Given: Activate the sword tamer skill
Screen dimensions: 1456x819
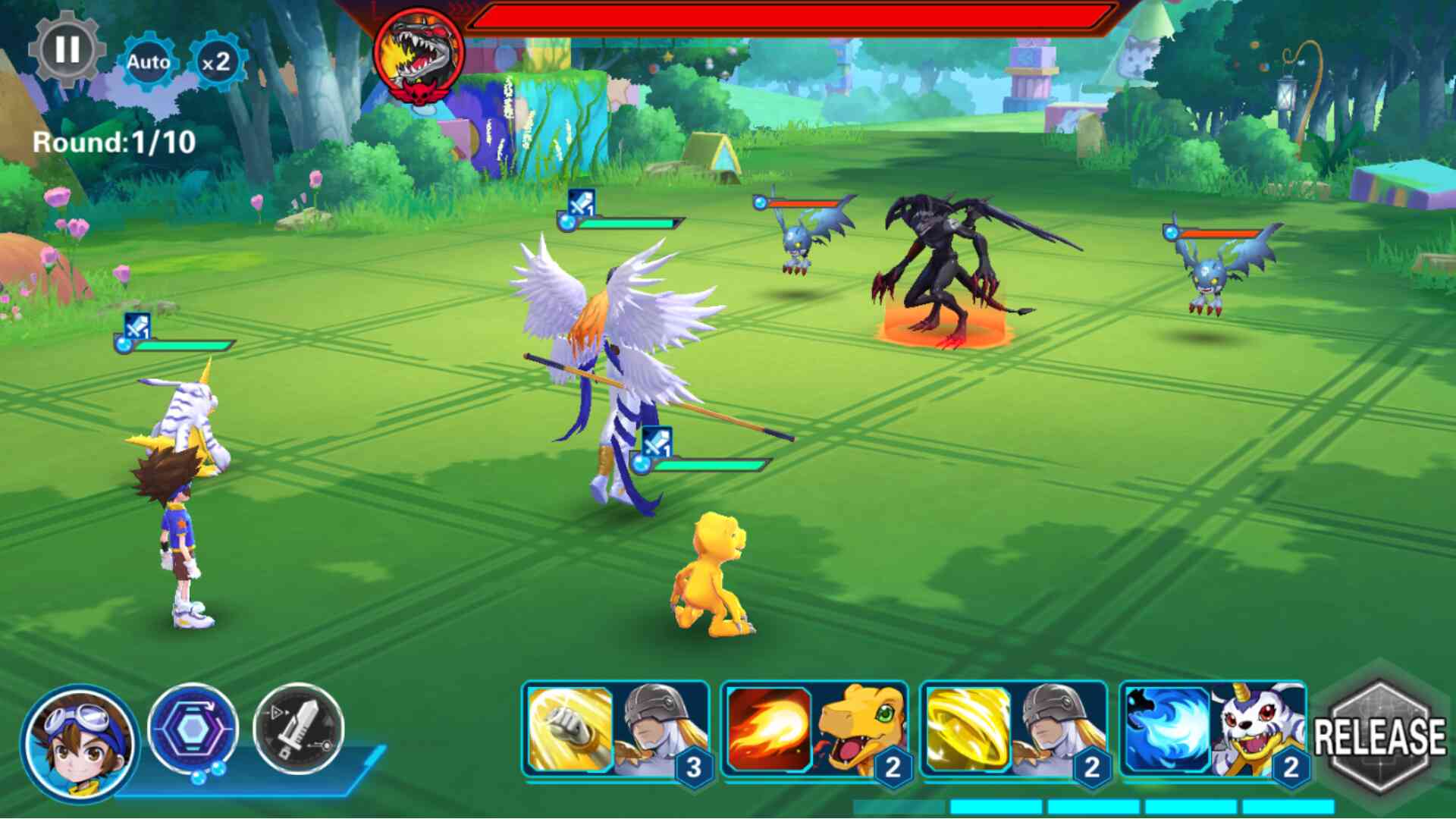Looking at the screenshot, I should [298, 729].
